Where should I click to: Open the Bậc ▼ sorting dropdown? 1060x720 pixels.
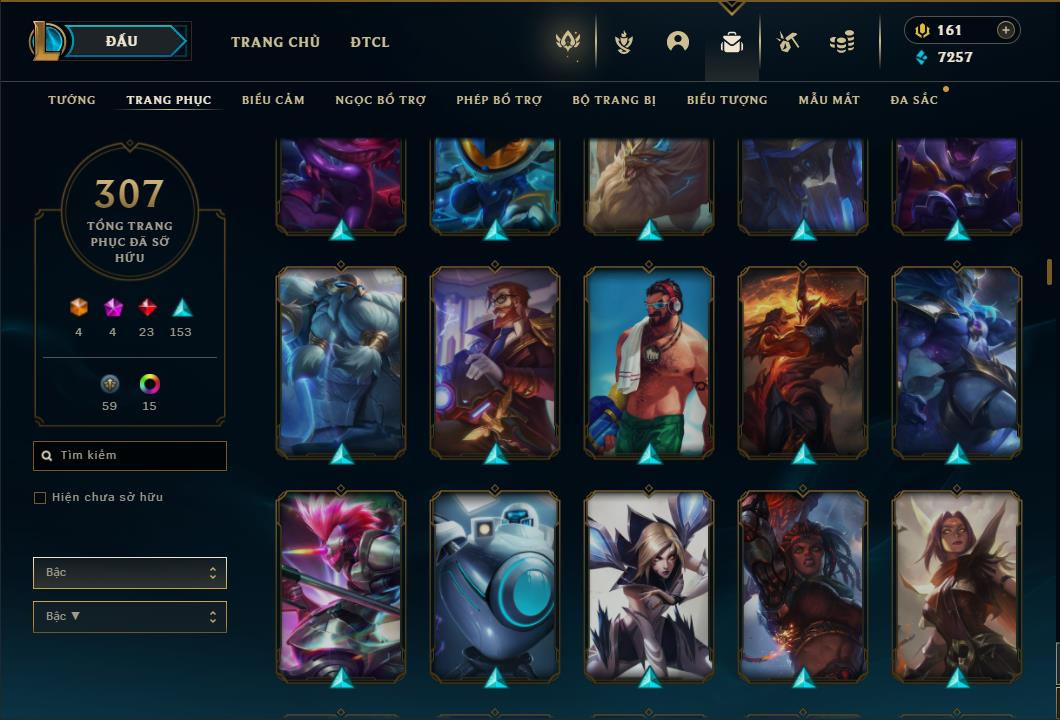tap(130, 617)
